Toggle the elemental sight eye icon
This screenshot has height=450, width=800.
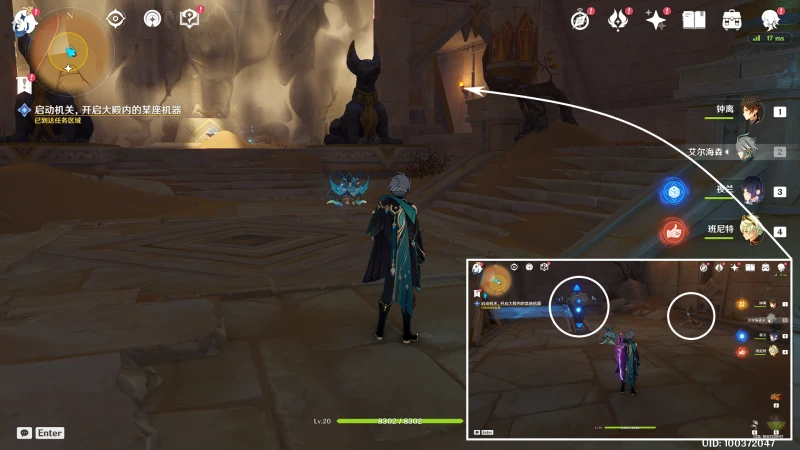(x=116, y=19)
